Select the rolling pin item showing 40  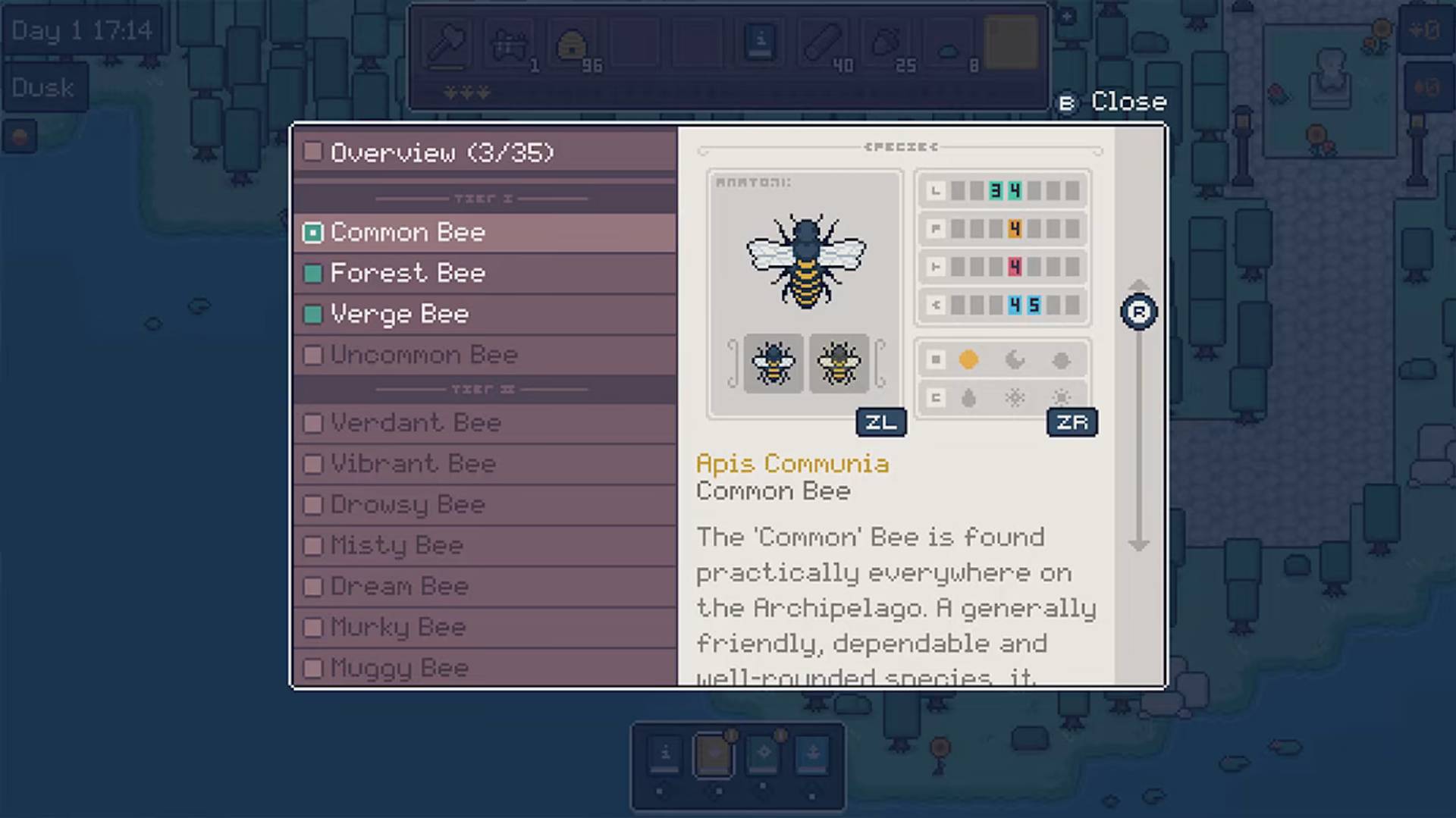pos(824,42)
